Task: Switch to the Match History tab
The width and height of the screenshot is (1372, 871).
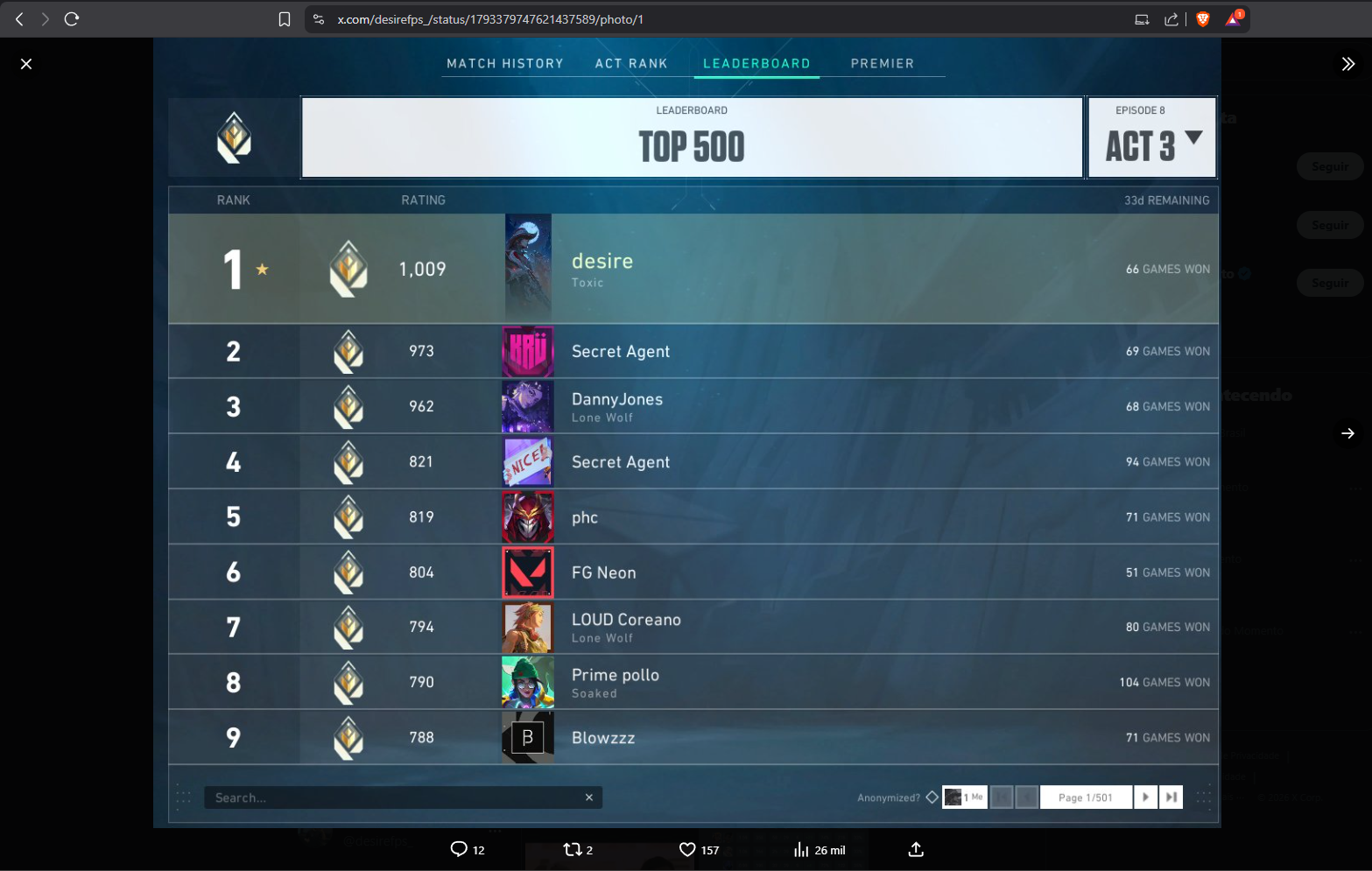Action: (505, 63)
